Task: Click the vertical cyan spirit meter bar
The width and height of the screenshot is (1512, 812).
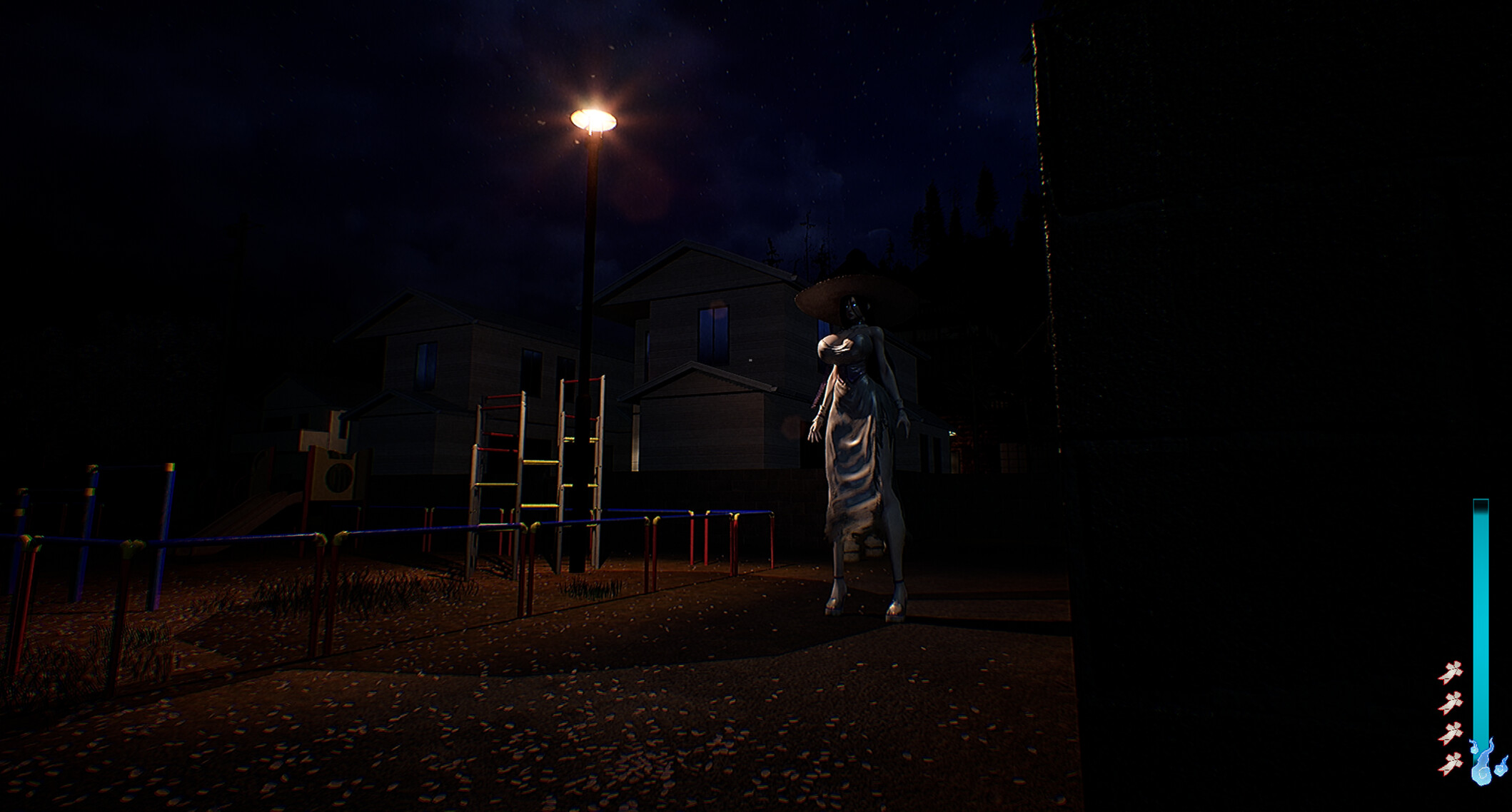Action: (x=1481, y=607)
